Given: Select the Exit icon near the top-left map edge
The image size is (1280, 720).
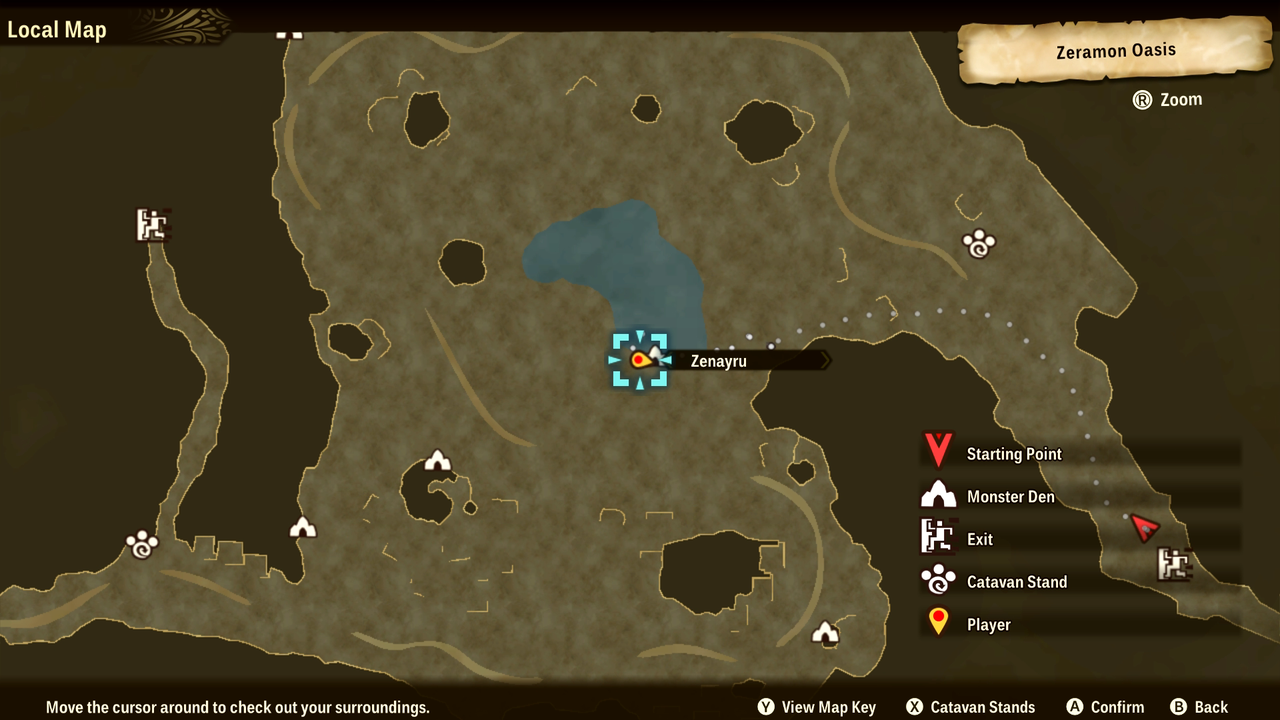Looking at the screenshot, I should coord(152,225).
